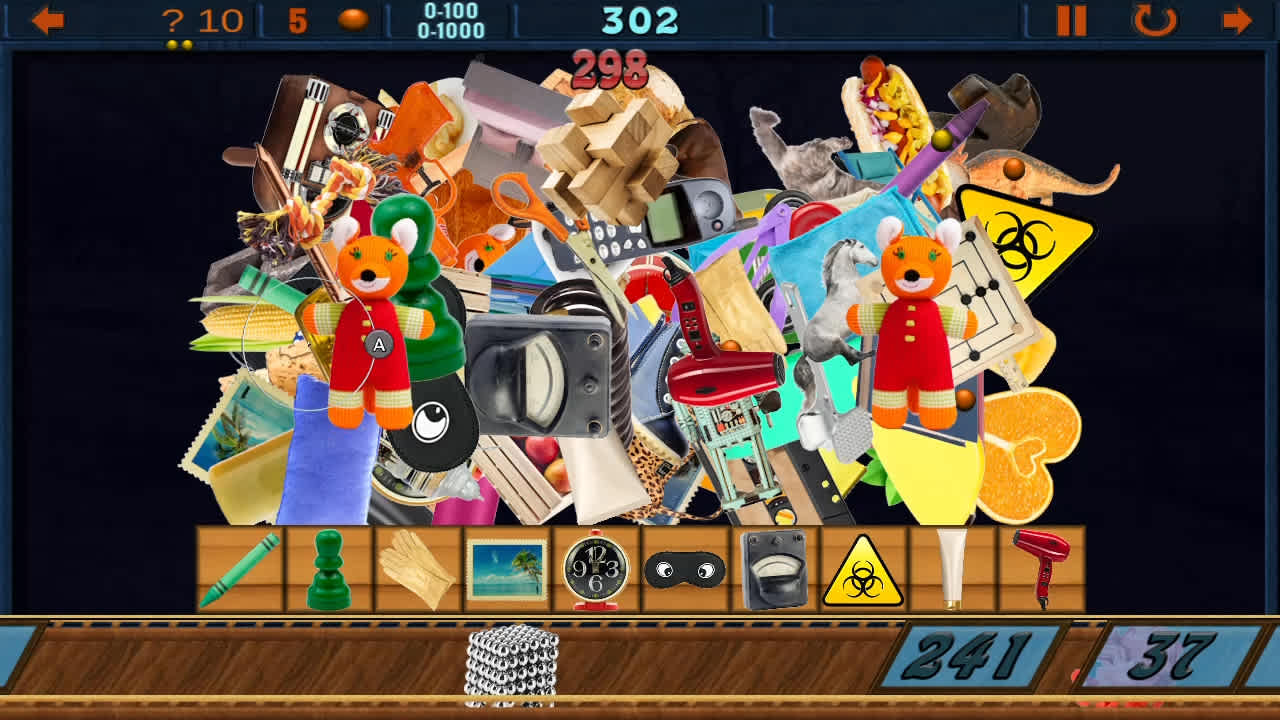Viewport: 1280px width, 720px height.
Task: Select the sleep mask tray item
Action: (685, 570)
